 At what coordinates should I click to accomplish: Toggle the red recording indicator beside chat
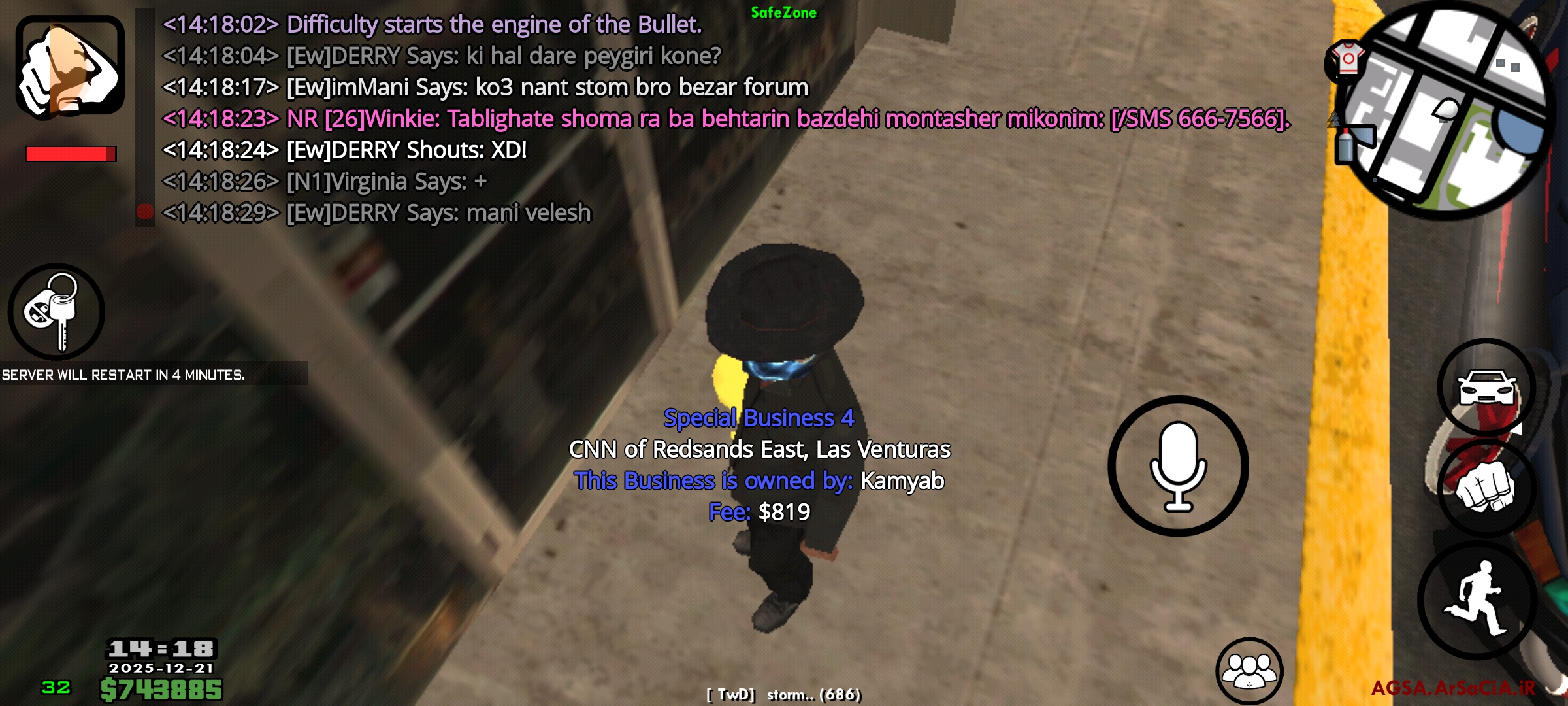(145, 210)
